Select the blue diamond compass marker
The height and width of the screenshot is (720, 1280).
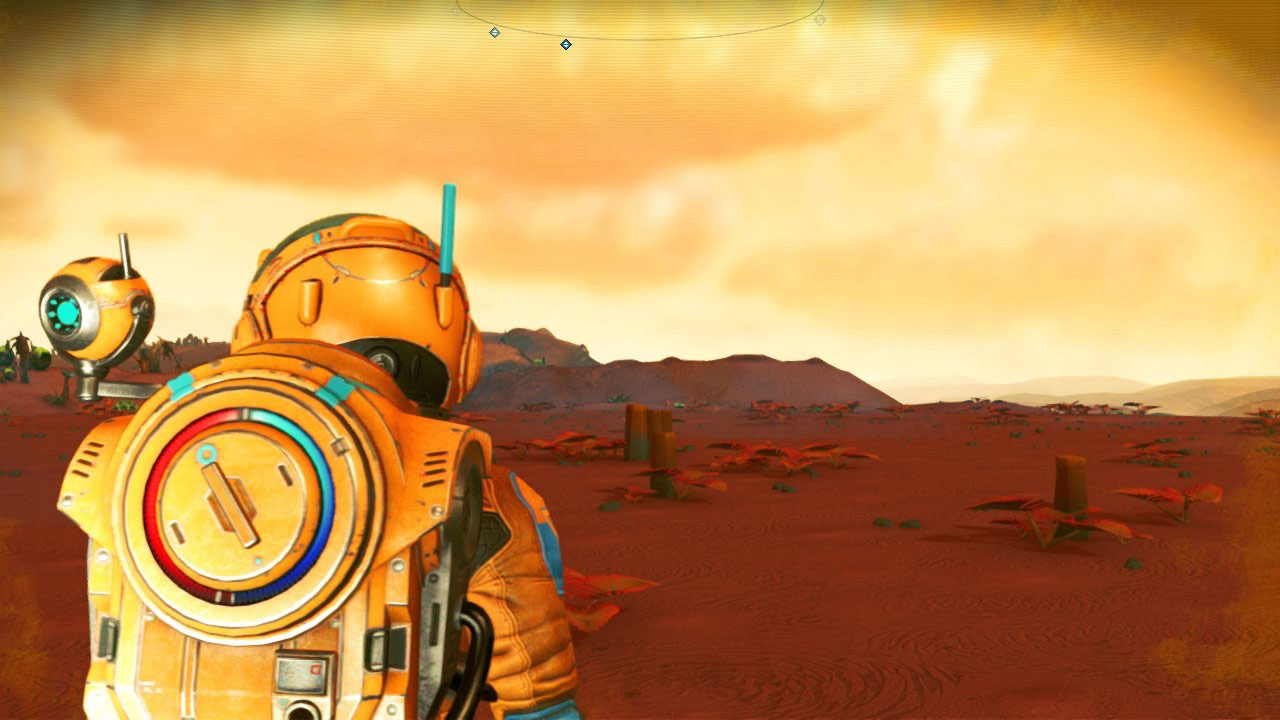(x=566, y=44)
